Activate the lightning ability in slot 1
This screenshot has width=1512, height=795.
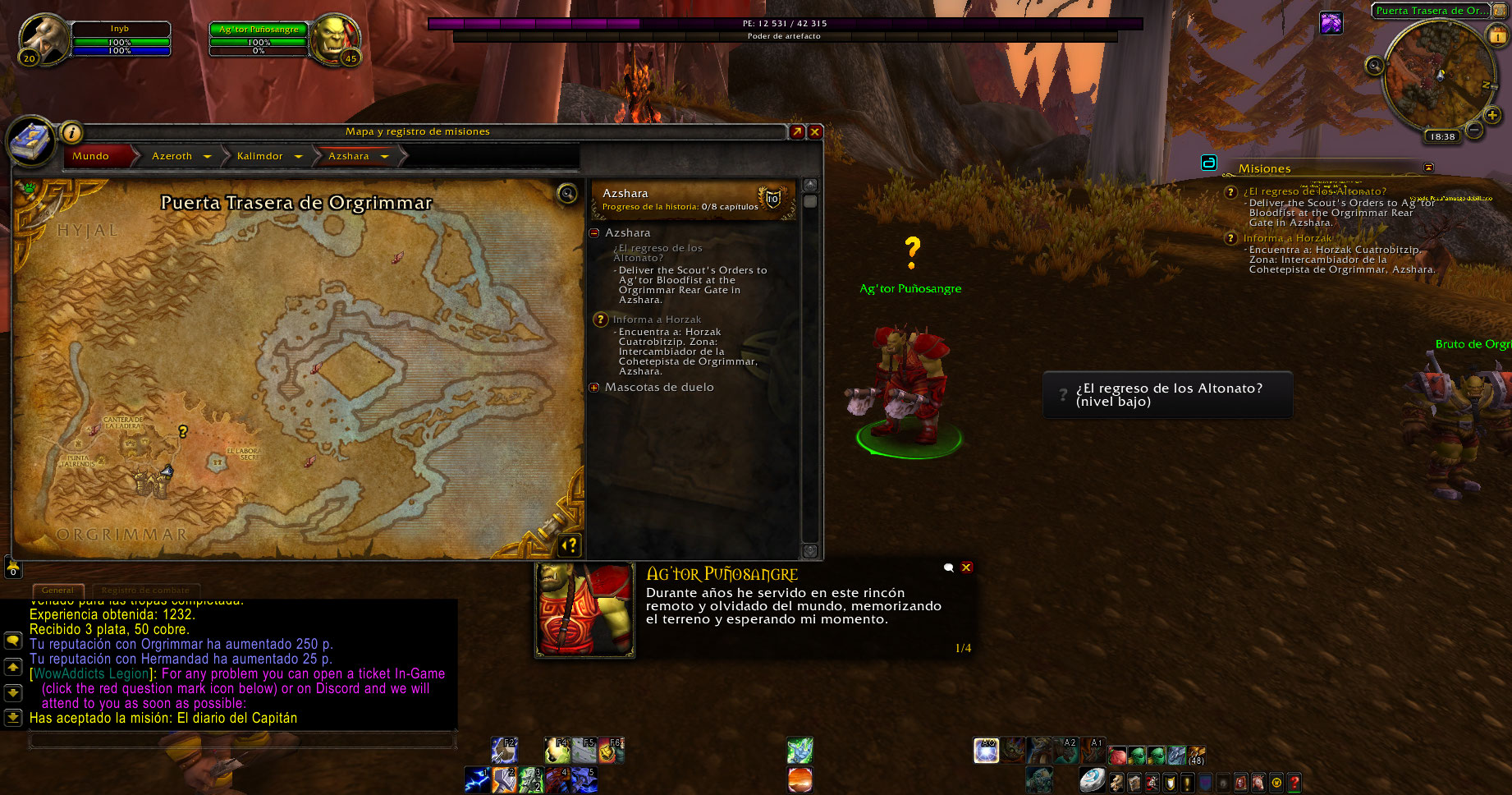pyautogui.click(x=477, y=779)
